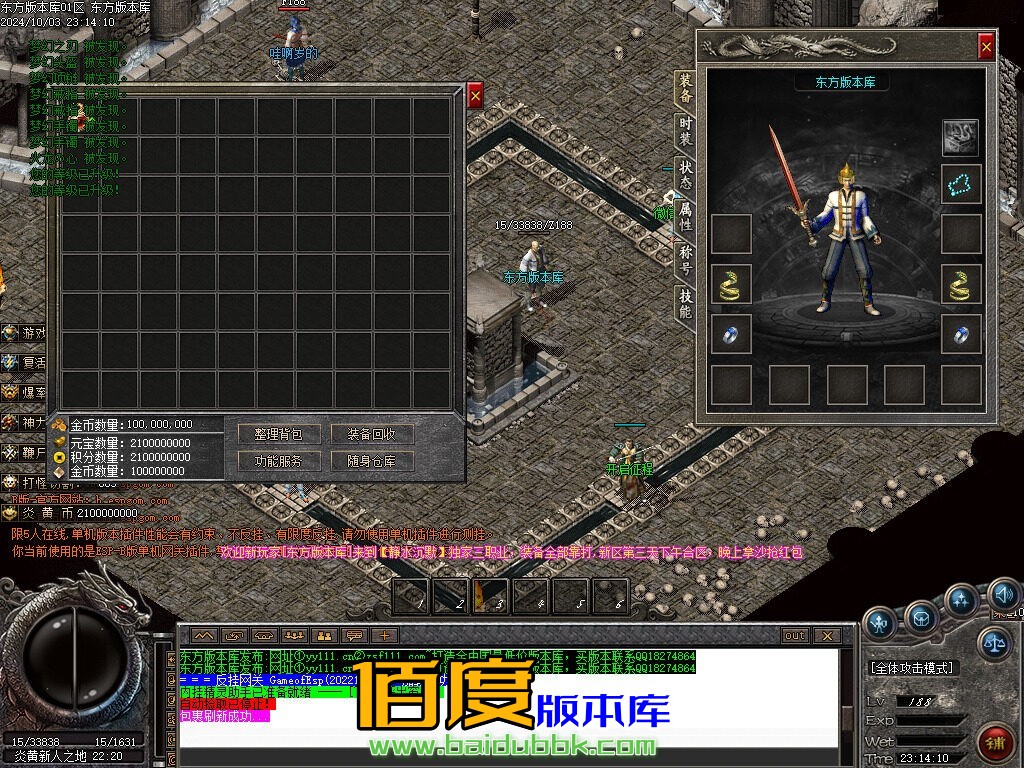Select the stone dragon medal slot
Screen dimensions: 1024x768
tap(961, 135)
